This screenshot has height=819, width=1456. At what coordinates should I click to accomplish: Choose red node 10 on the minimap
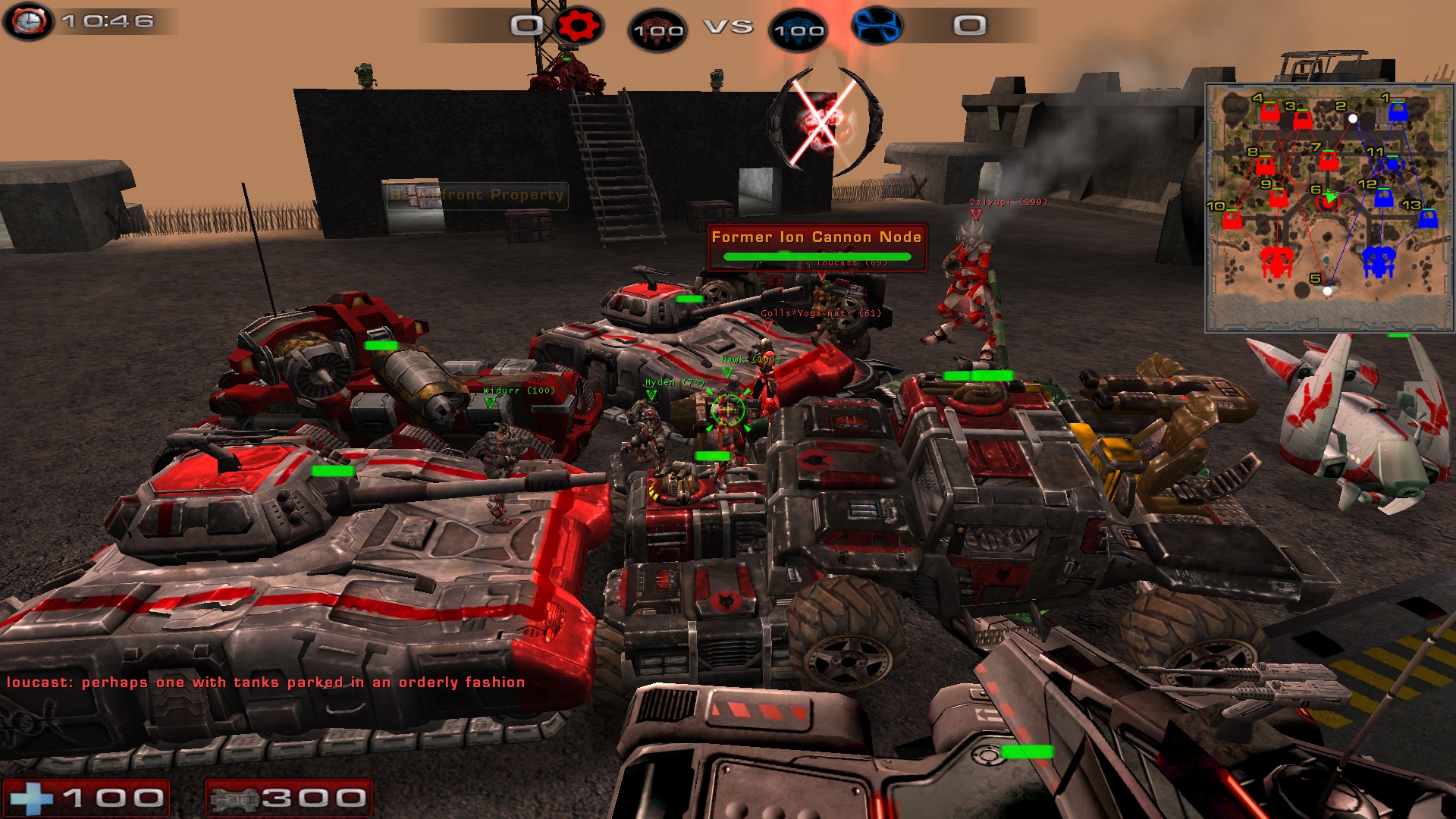click(x=1232, y=220)
